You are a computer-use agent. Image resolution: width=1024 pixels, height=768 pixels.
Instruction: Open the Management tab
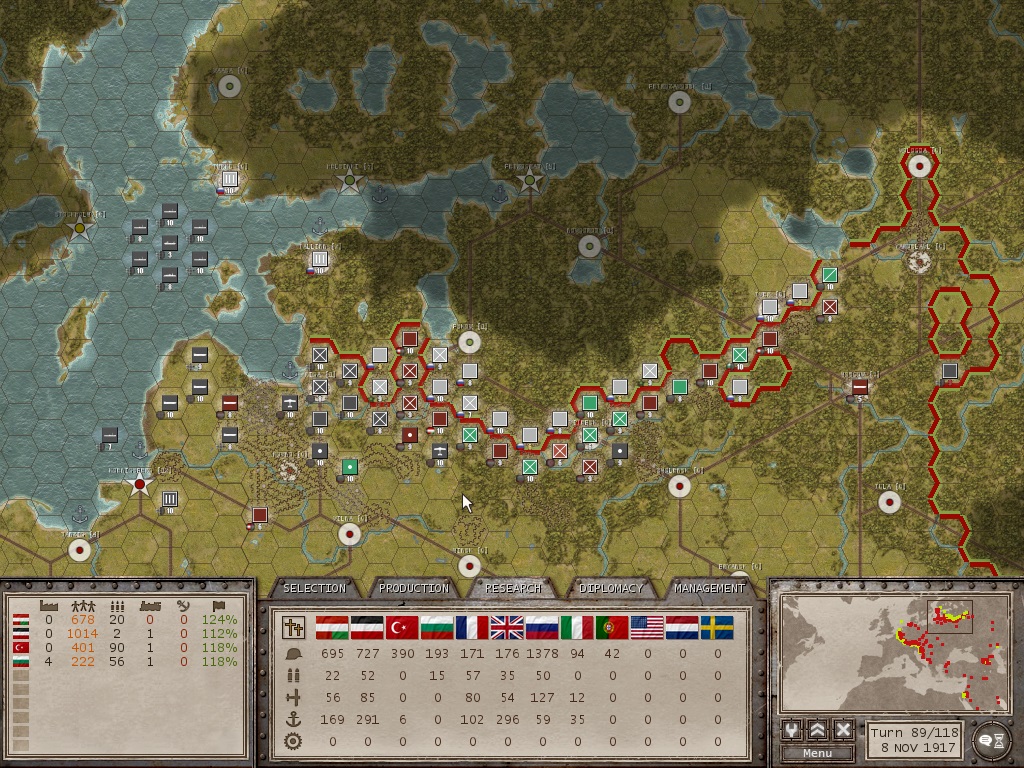point(709,588)
